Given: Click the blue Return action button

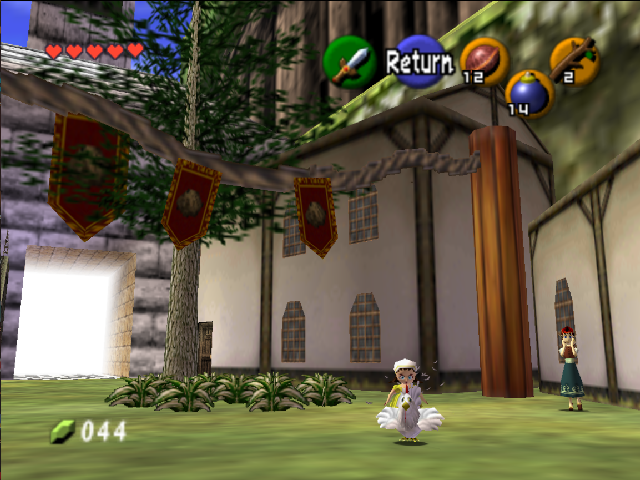Looking at the screenshot, I should (418, 61).
